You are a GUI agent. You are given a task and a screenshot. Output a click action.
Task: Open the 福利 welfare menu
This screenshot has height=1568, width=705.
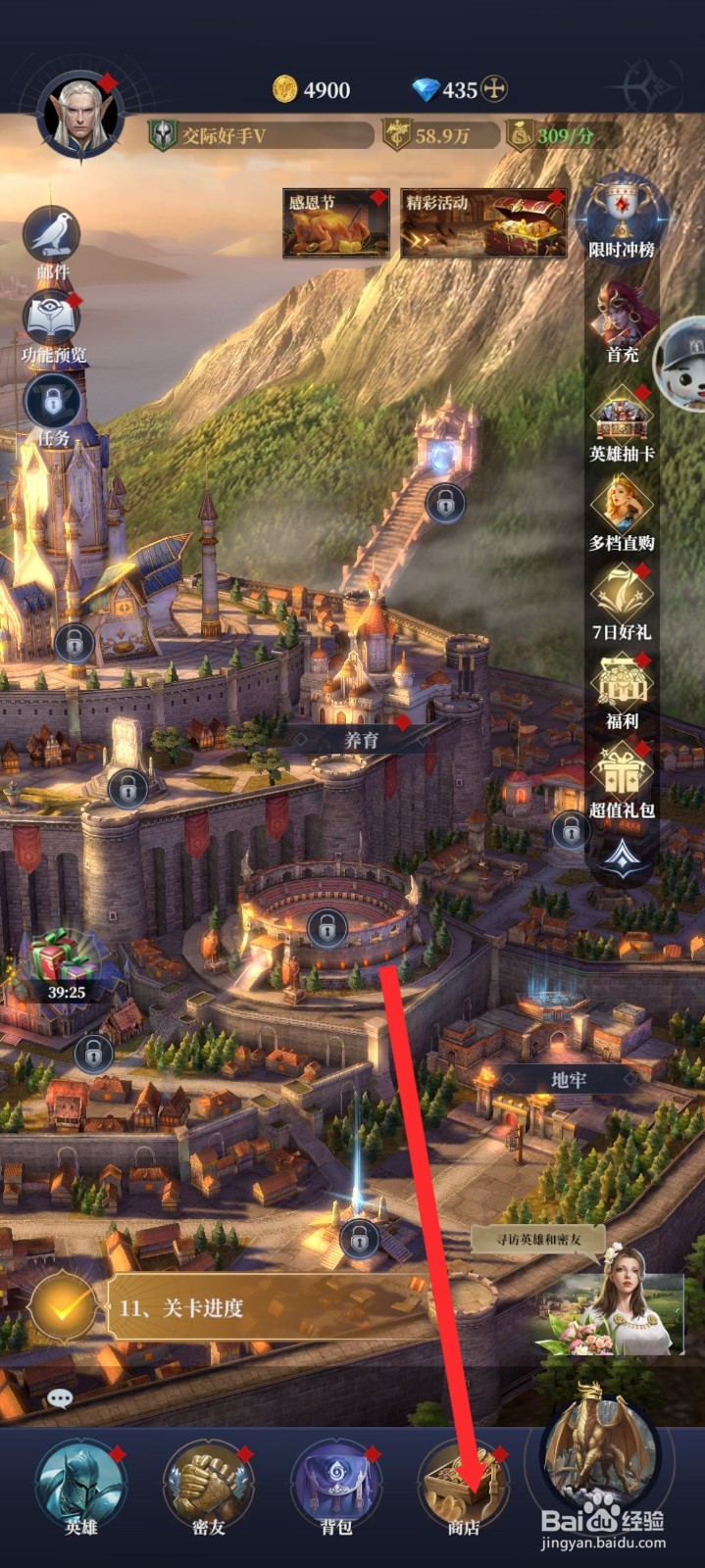point(622,688)
